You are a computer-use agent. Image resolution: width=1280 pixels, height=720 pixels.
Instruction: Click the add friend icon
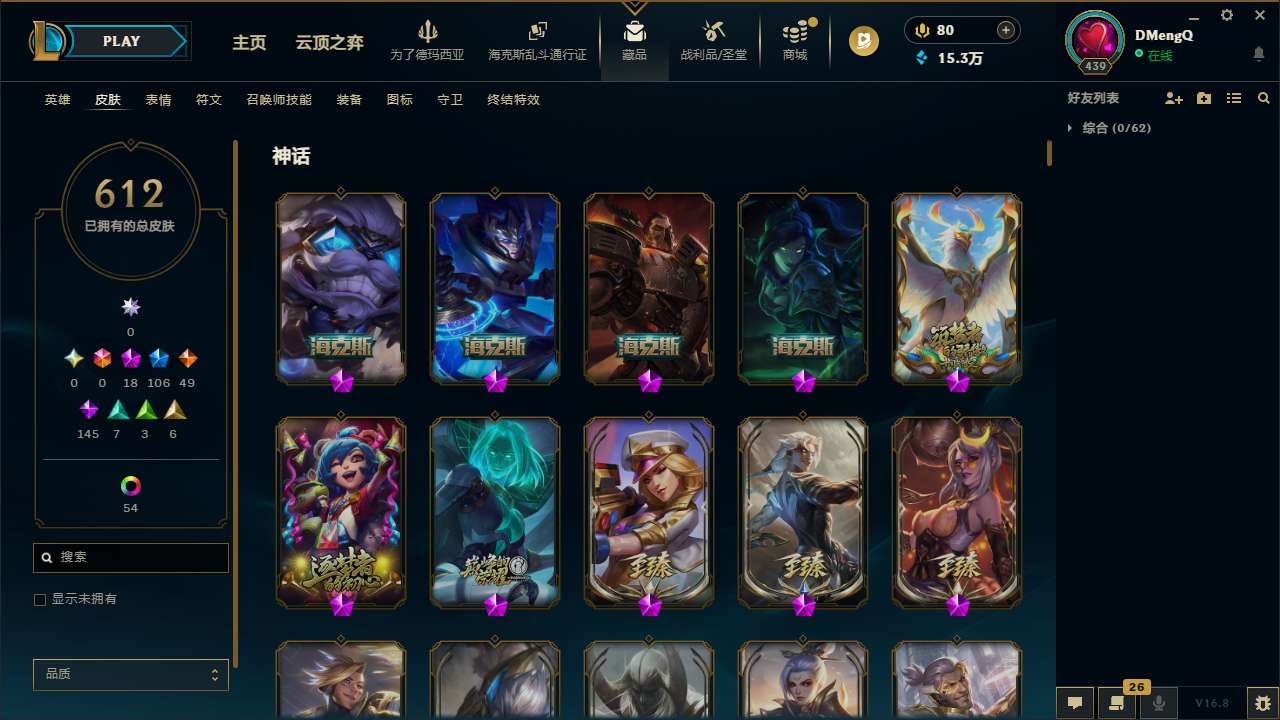(1171, 98)
